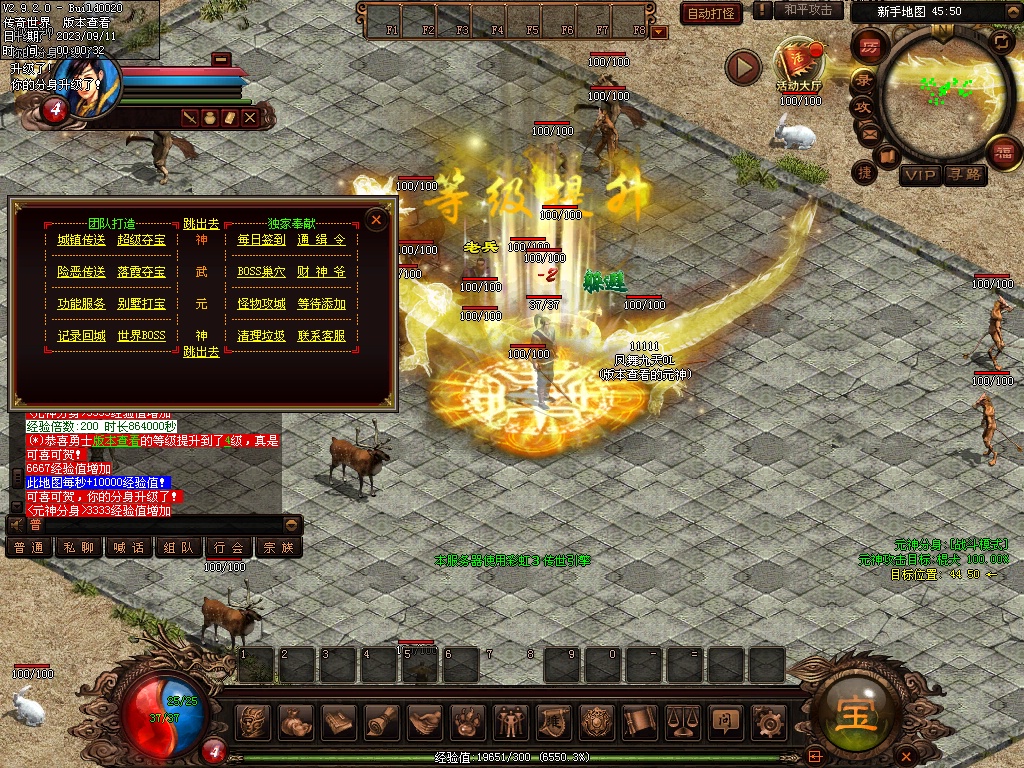The width and height of the screenshot is (1024, 768).
Task: Open the money bag inventory icon
Action: tap(296, 720)
